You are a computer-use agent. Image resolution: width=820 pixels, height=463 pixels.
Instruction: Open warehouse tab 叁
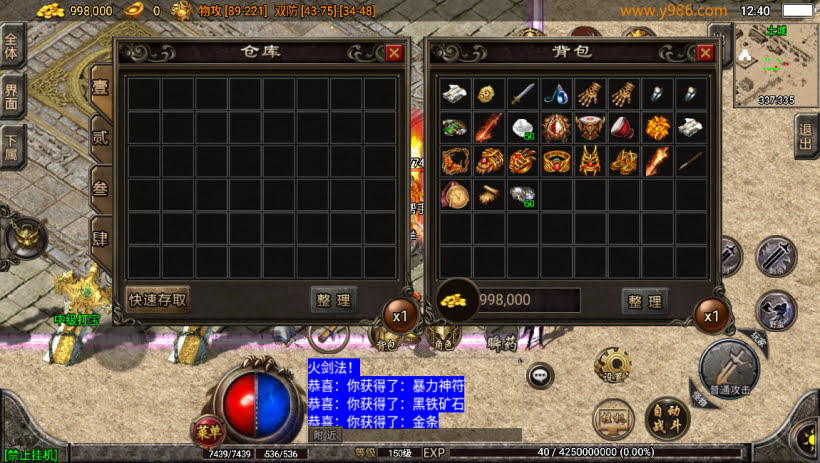coord(101,190)
